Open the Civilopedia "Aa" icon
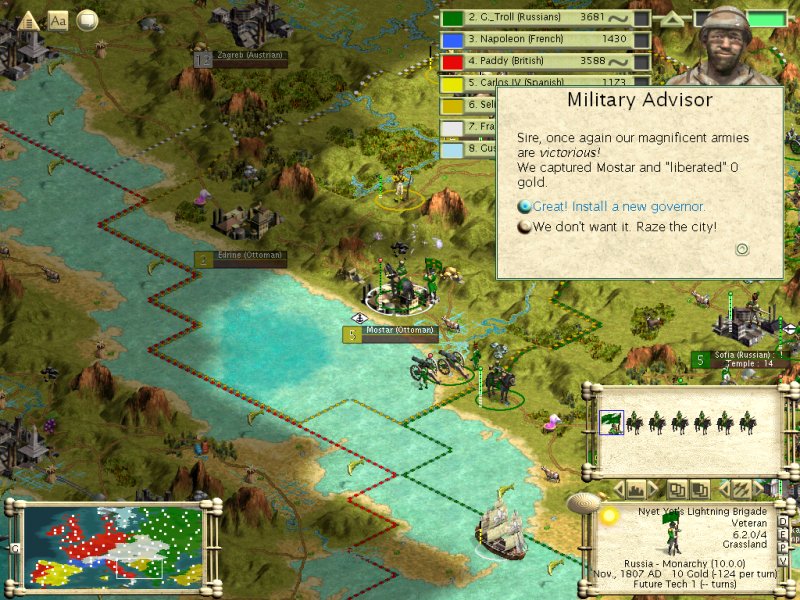The image size is (800, 600). point(58,19)
